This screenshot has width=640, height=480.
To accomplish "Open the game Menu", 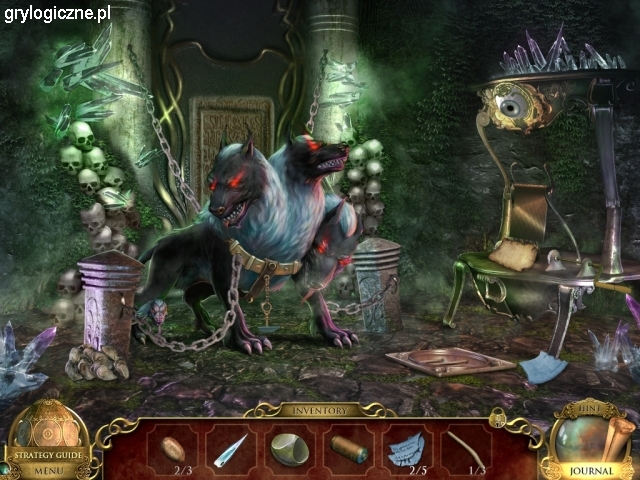I will pyautogui.click(x=46, y=468).
